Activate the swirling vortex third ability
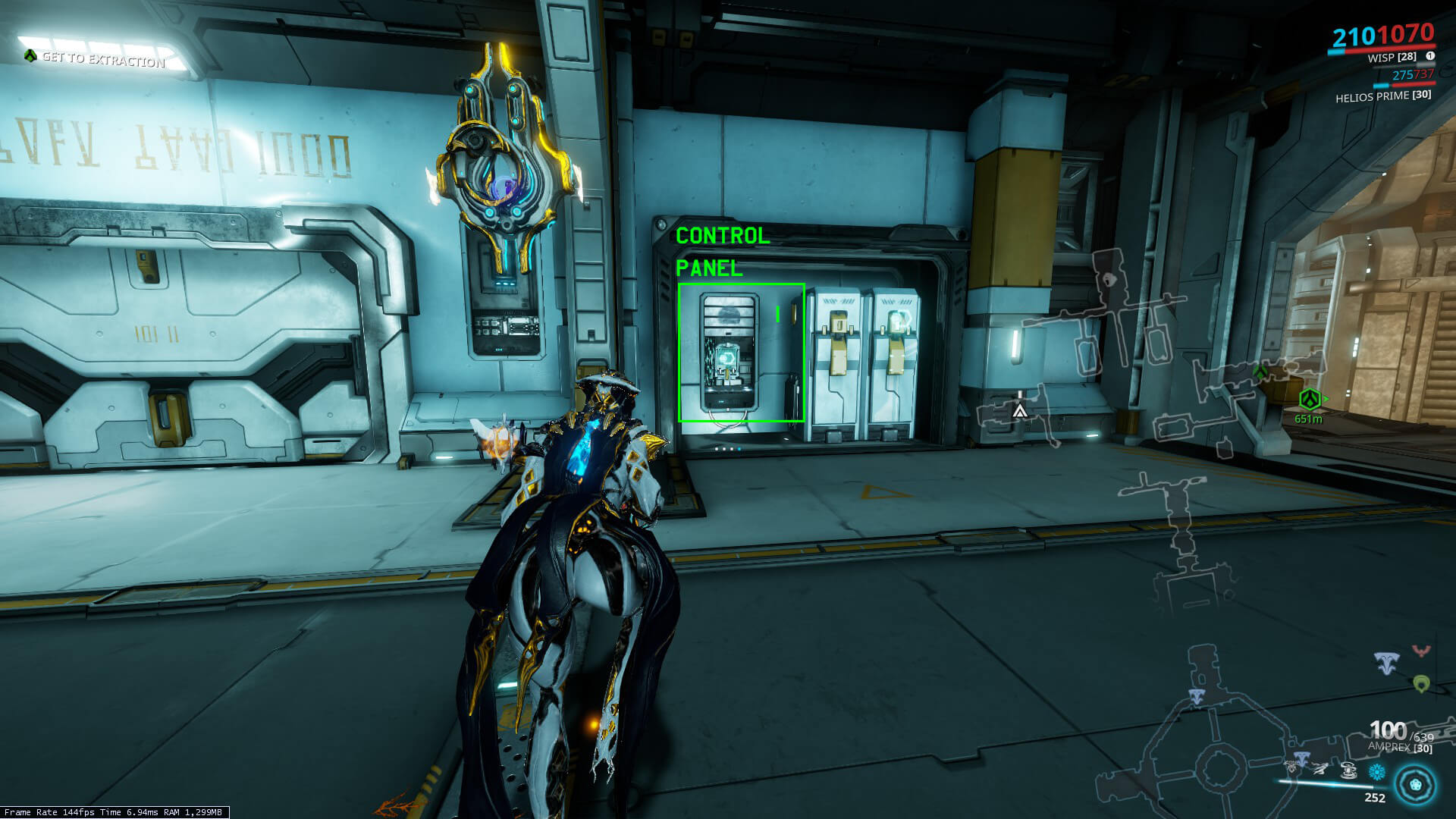 pos(1348,770)
